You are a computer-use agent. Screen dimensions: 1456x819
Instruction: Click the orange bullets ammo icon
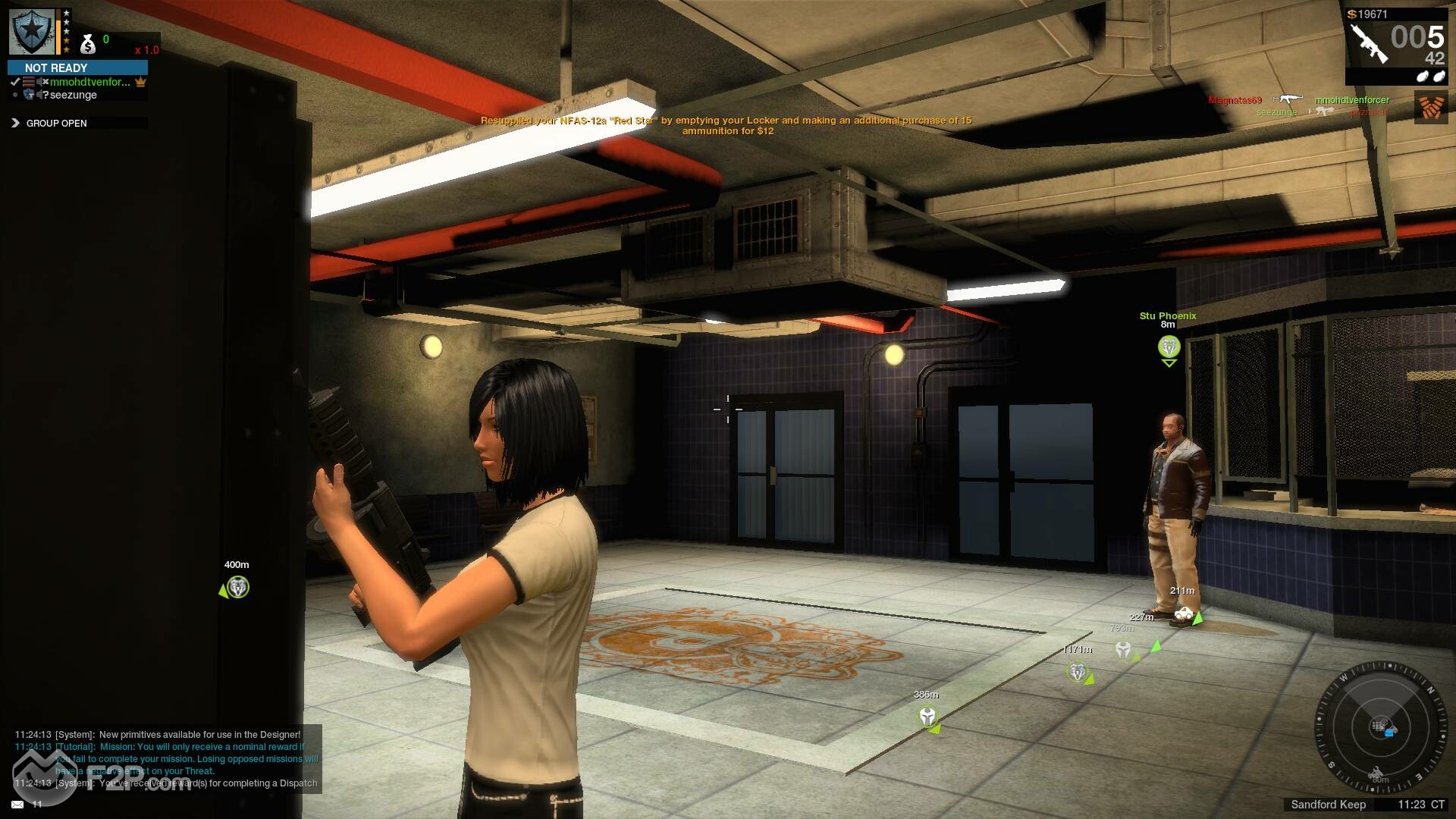(x=1430, y=107)
